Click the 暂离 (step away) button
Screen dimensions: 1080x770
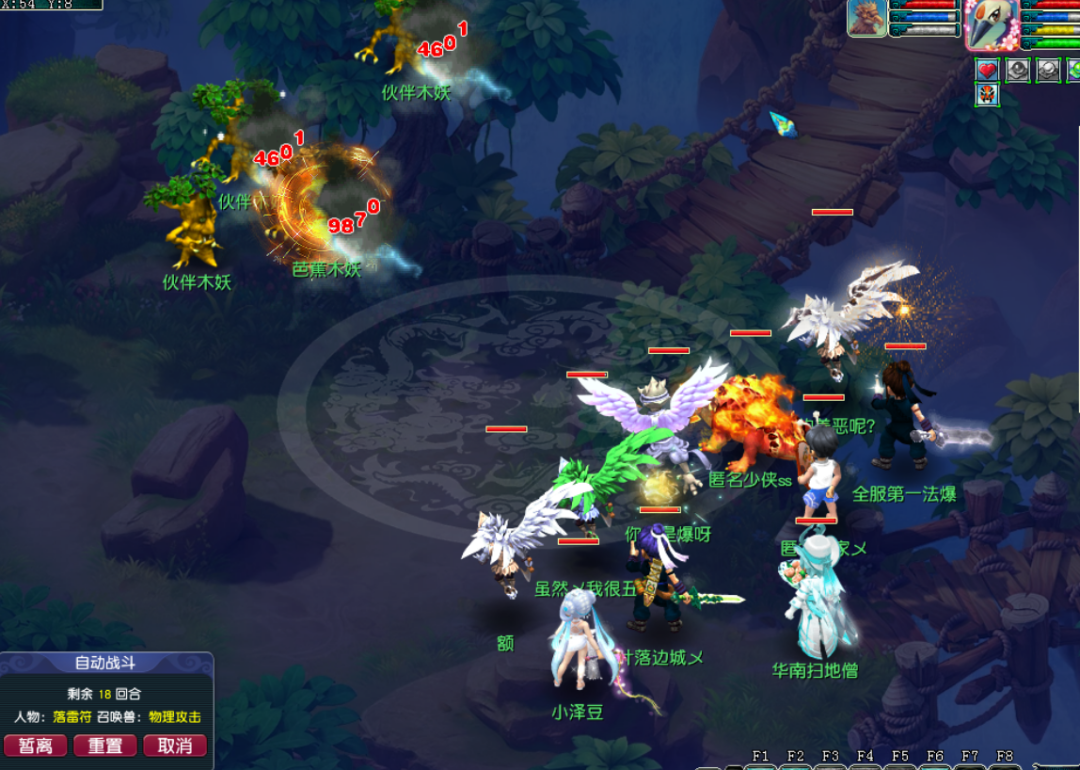[x=36, y=745]
